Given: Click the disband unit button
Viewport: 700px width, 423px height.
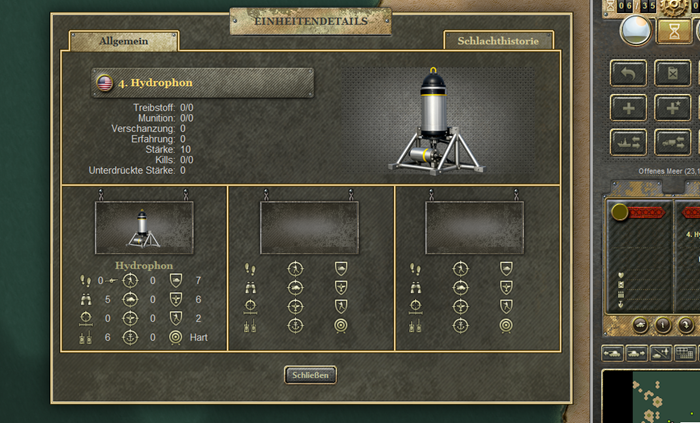Looking at the screenshot, I should tap(671, 73).
